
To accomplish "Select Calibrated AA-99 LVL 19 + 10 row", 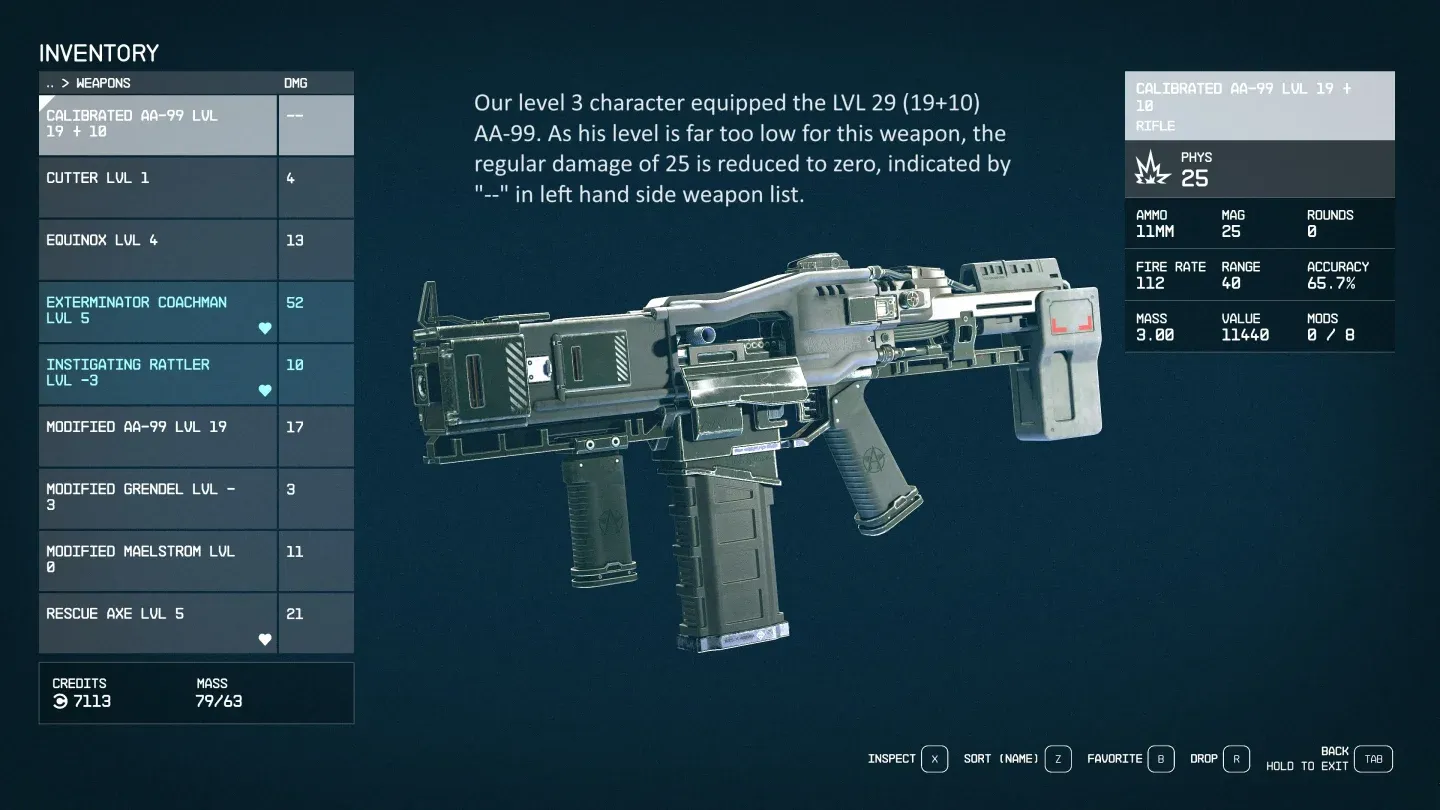I will [158, 124].
